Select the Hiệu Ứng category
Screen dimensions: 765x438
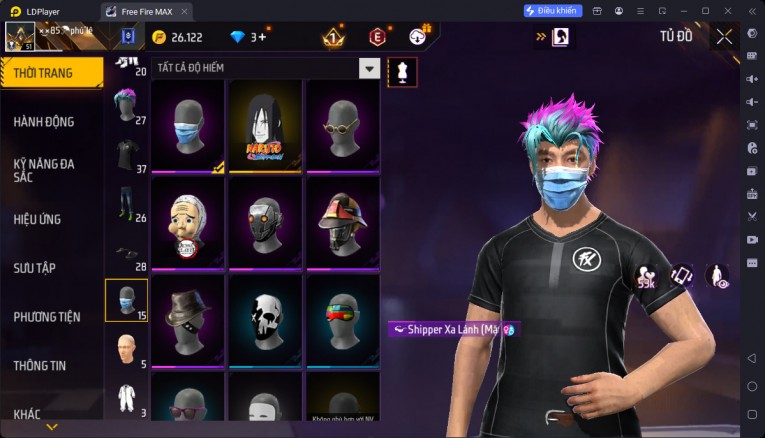click(38, 219)
